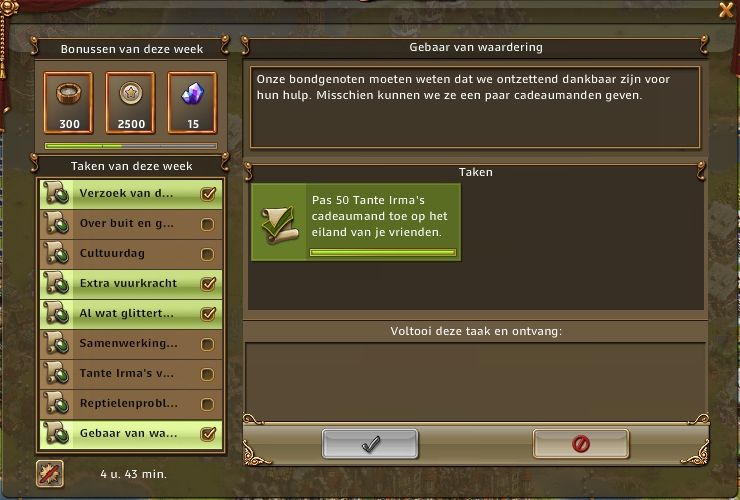
Task: Click the 'Pas 50 Tante Irma's cadeaumand' task
Action: click(355, 222)
